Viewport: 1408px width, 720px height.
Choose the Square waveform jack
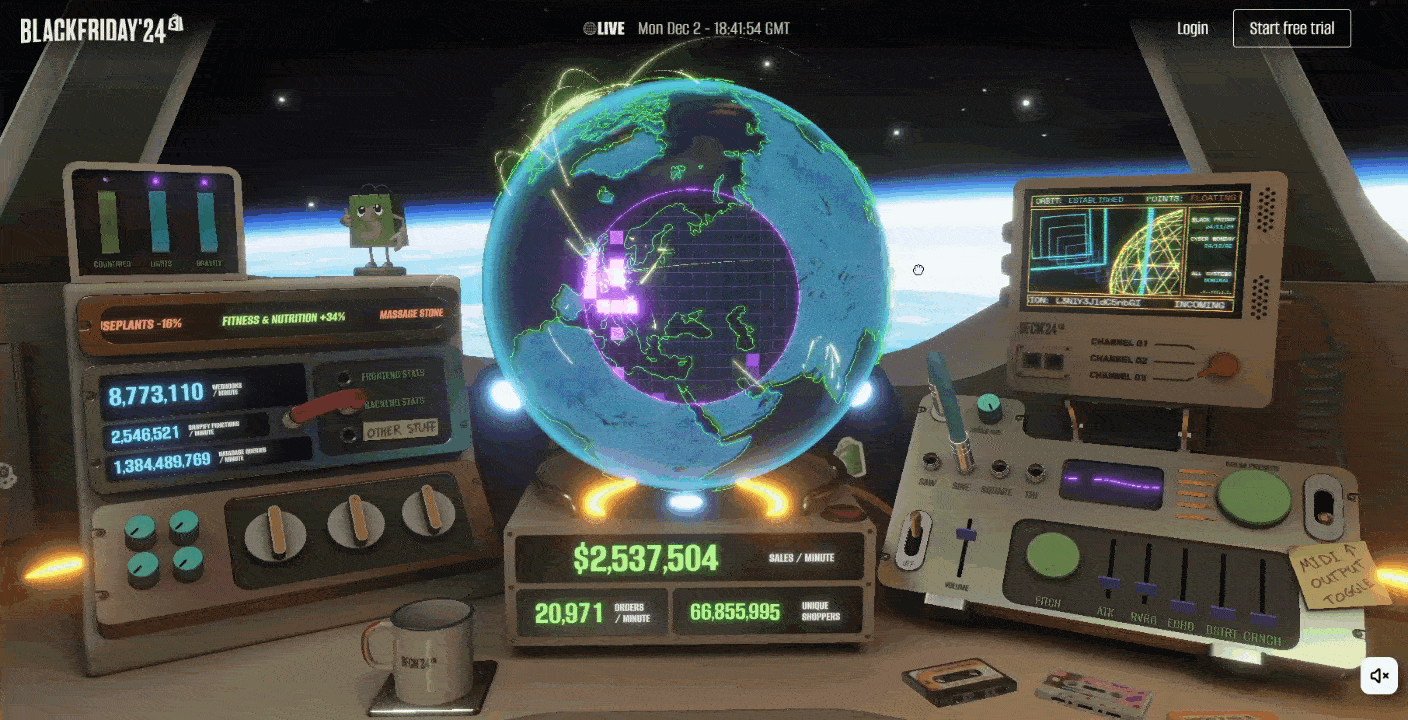coord(998,468)
